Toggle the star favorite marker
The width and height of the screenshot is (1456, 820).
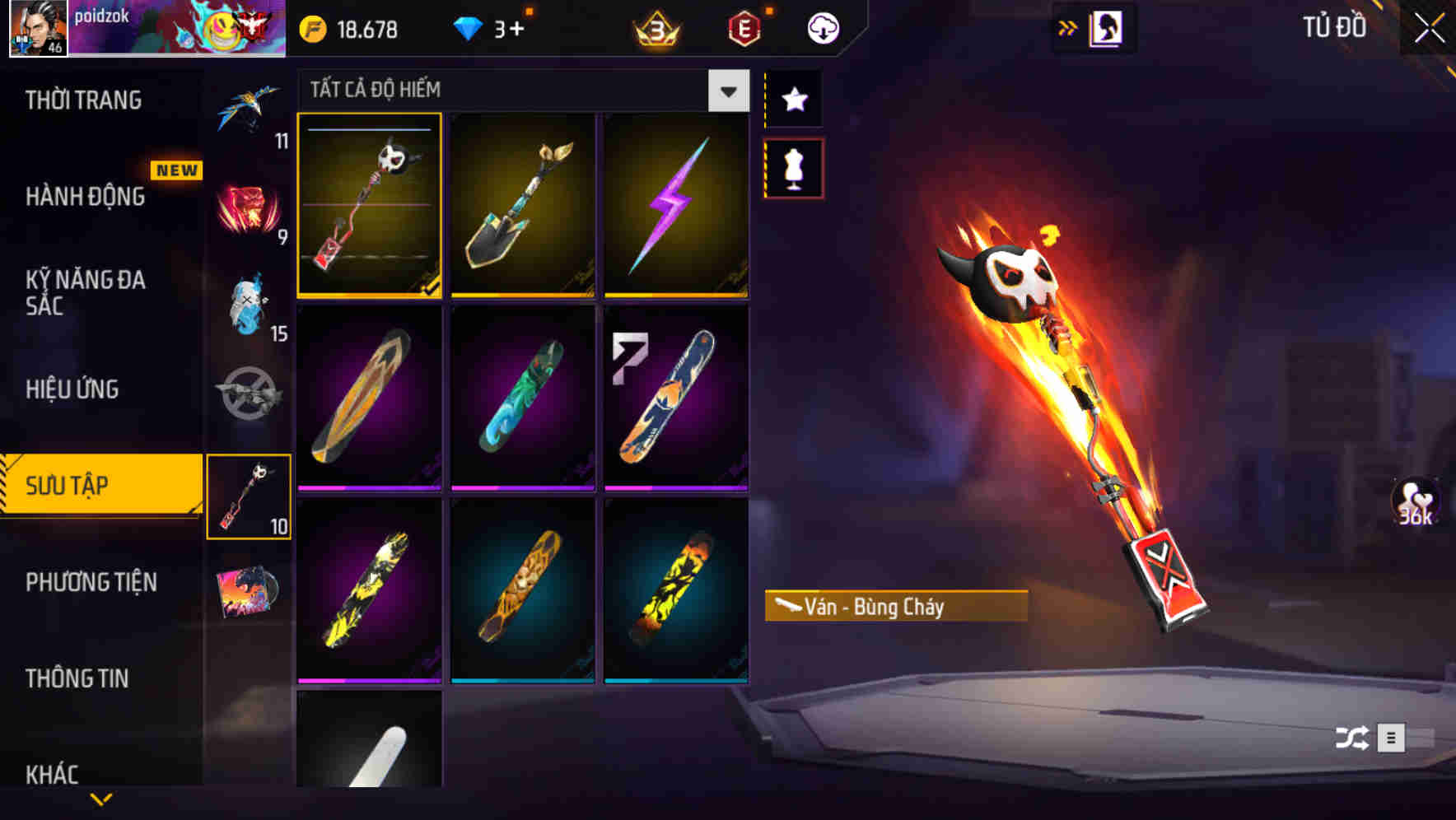coord(793,100)
